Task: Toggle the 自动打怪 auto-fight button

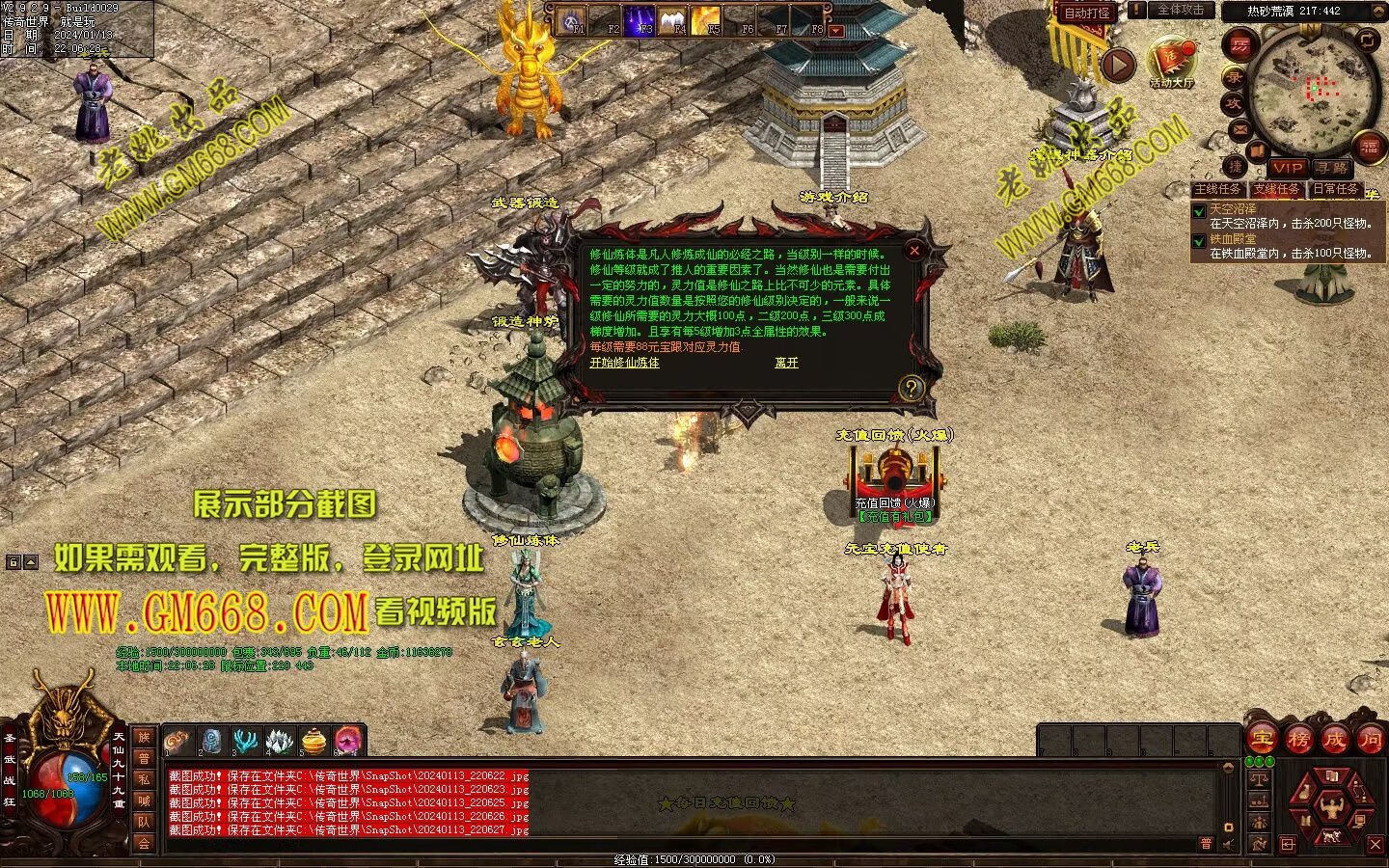Action: (x=1087, y=13)
